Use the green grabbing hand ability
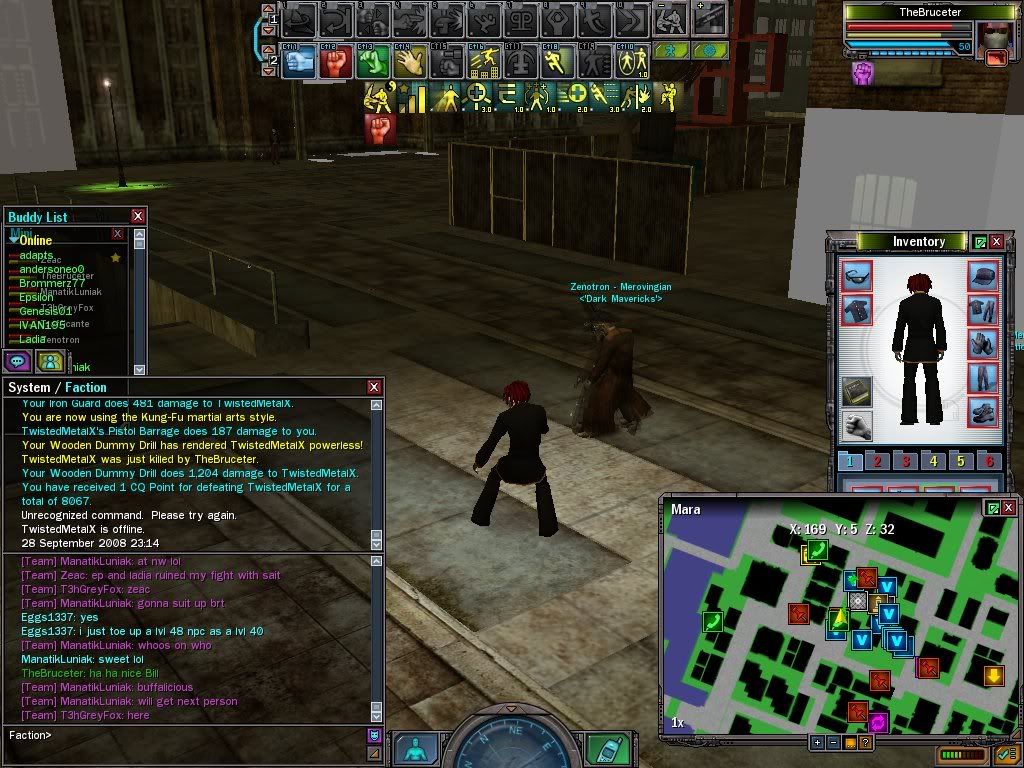Viewport: 1024px width, 768px height. (372, 62)
